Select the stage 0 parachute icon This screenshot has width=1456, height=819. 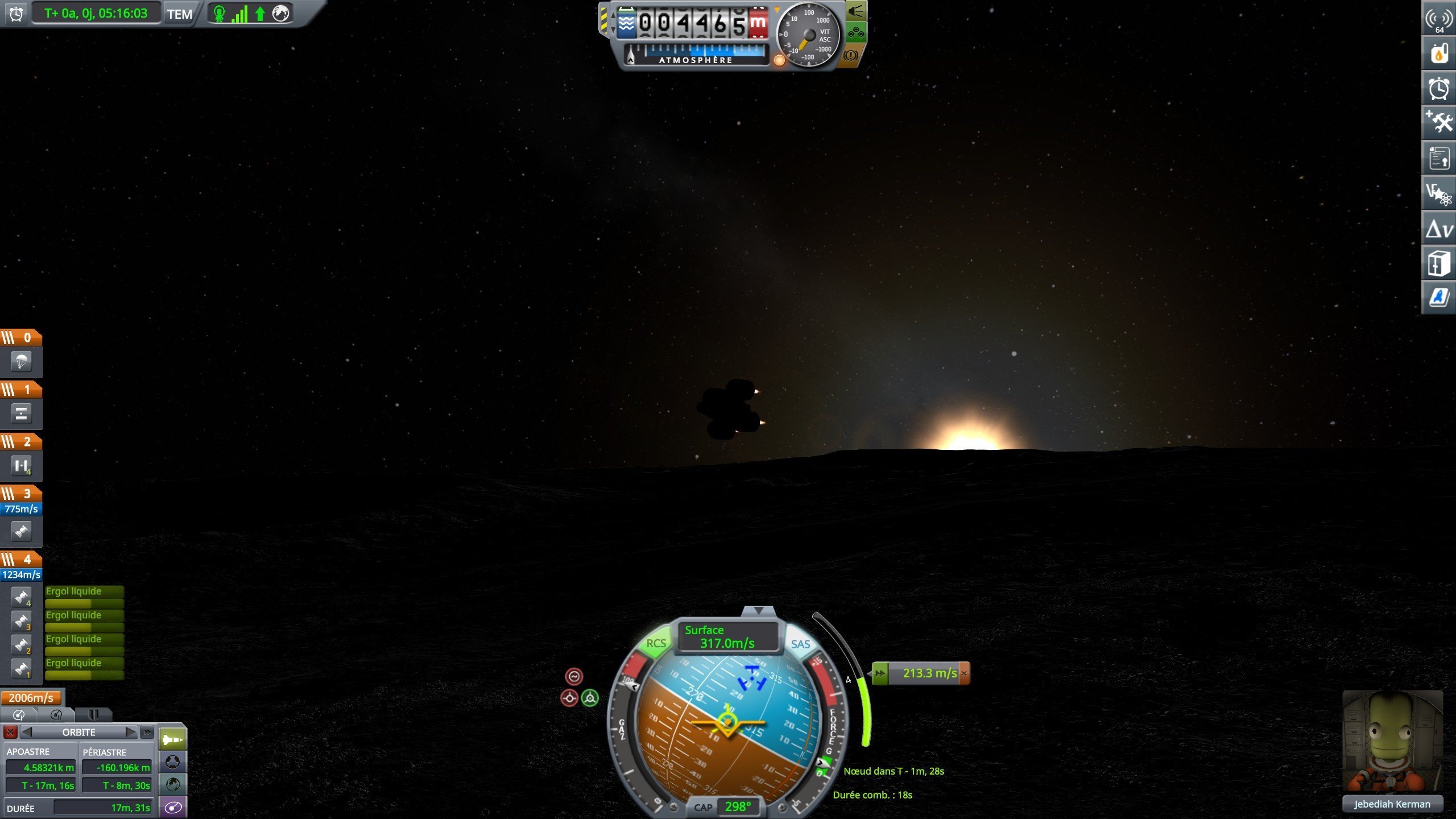coord(21,361)
